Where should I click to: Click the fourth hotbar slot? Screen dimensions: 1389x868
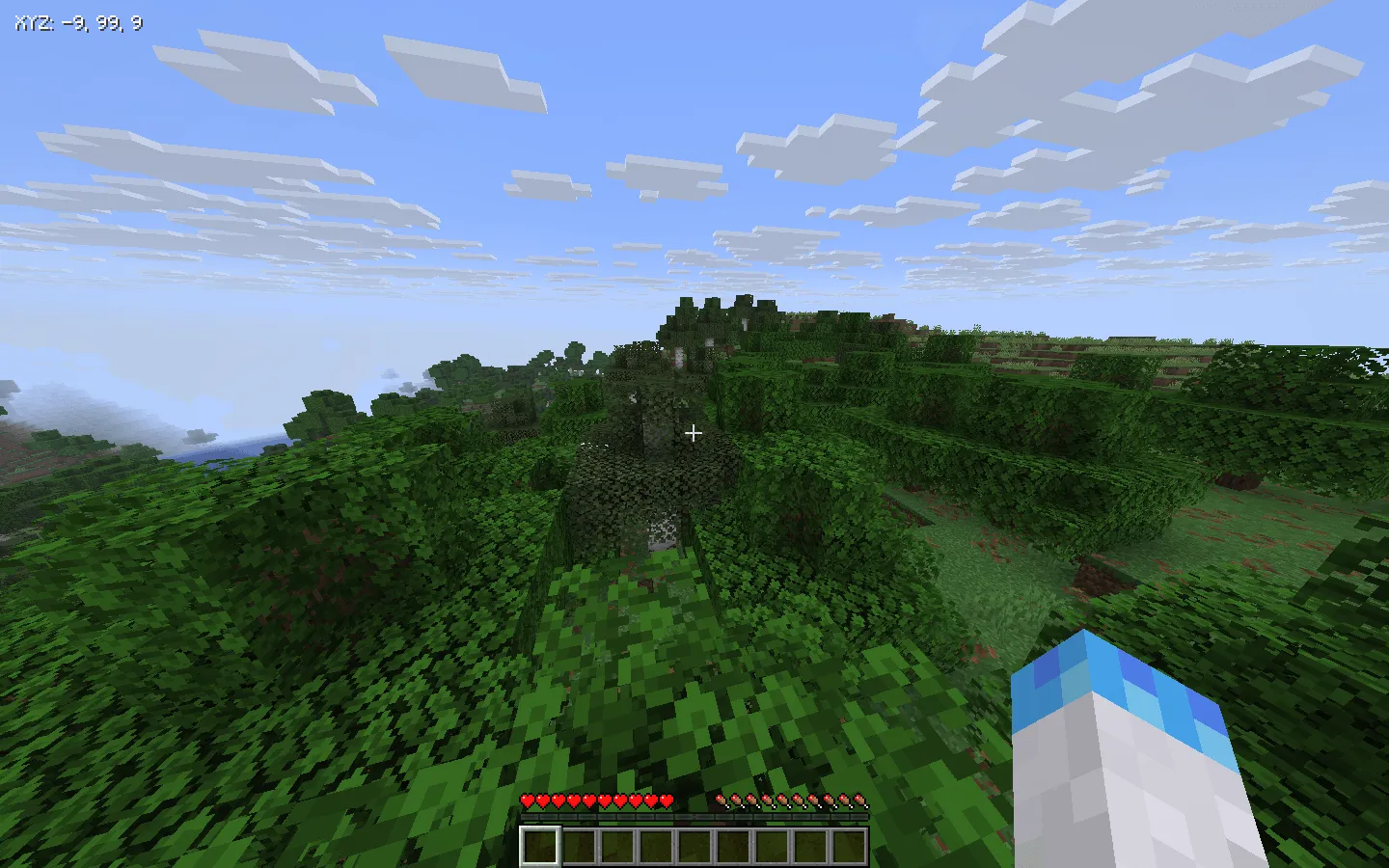pyautogui.click(x=656, y=844)
